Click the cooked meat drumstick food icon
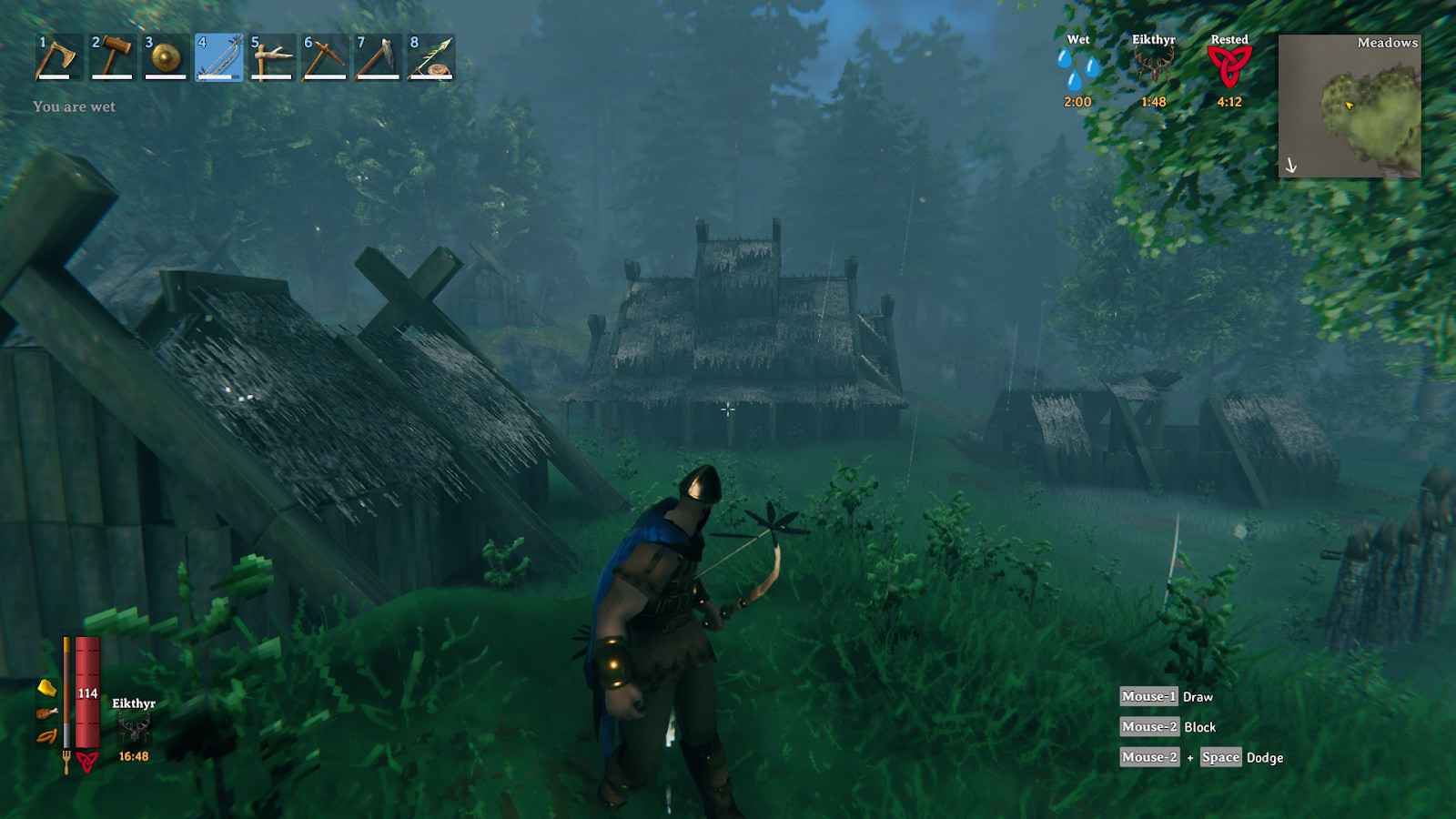This screenshot has width=1456, height=819. [46, 713]
